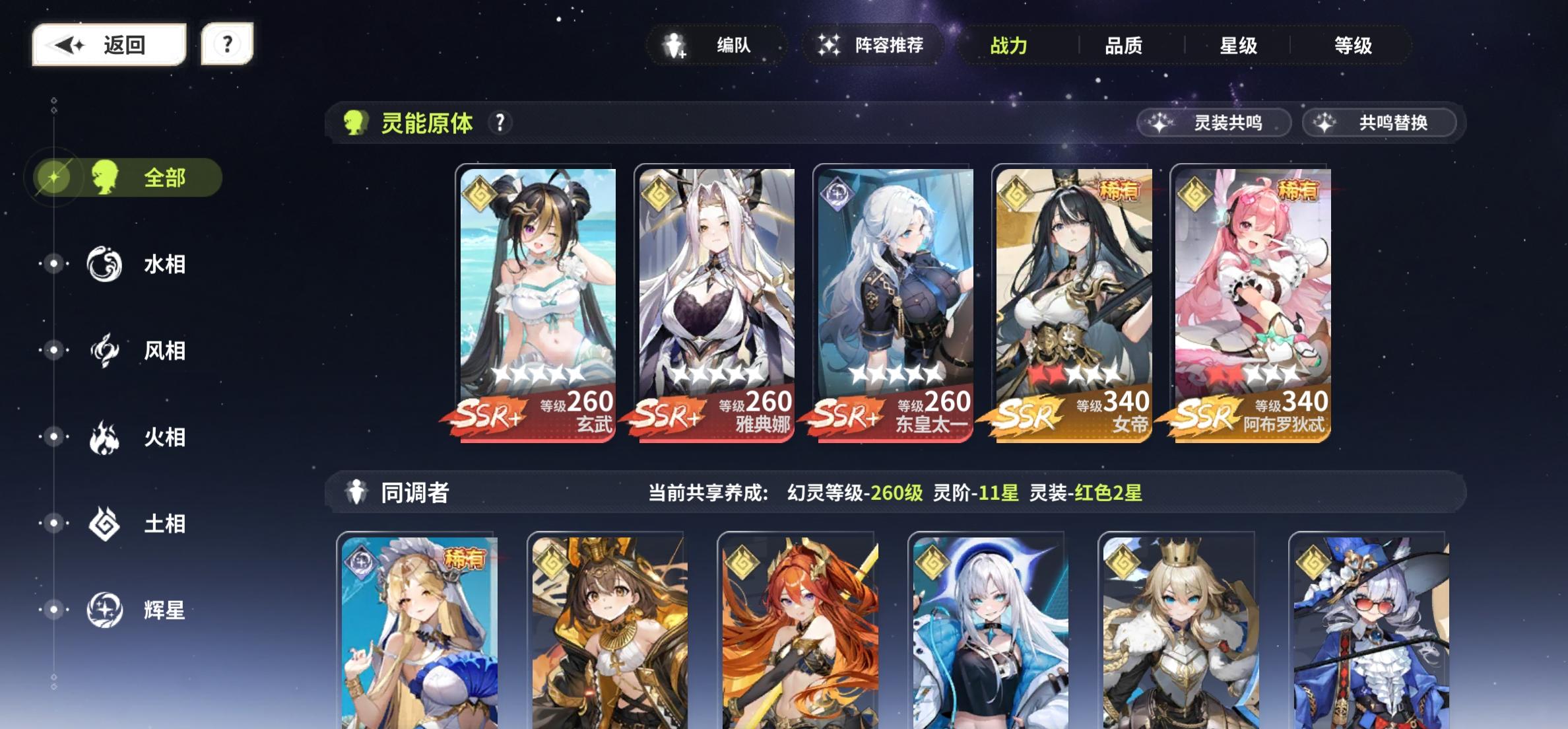Click the 返回 back button
This screenshot has width=1568, height=729.
tap(109, 44)
